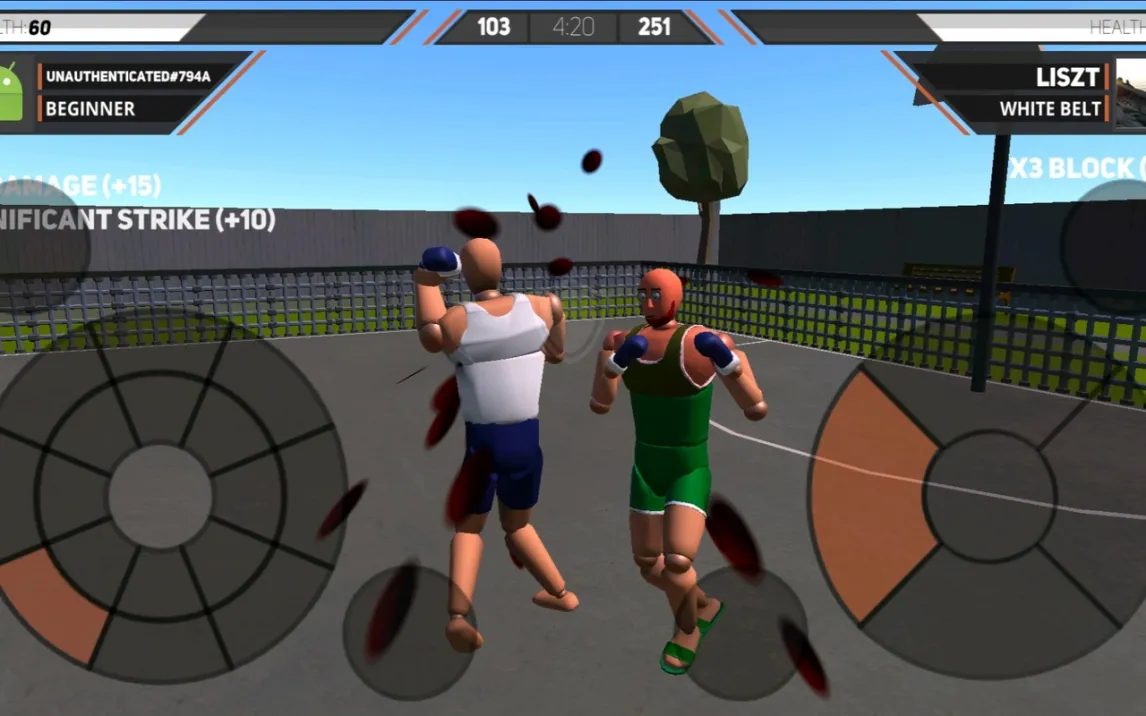Tap the round translucent button under the green fighter's feet
The width and height of the screenshot is (1146, 716).
(x=746, y=633)
